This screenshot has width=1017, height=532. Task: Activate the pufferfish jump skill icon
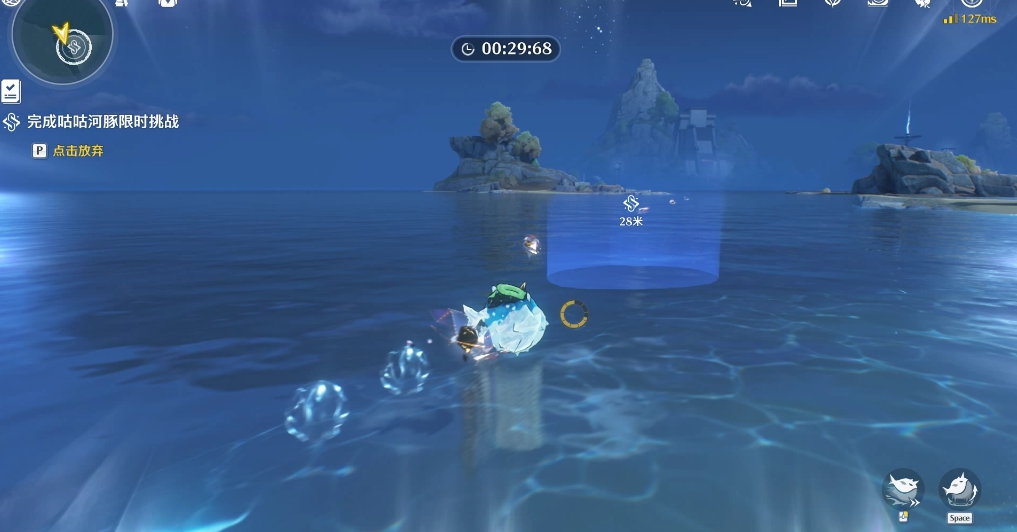click(x=959, y=488)
